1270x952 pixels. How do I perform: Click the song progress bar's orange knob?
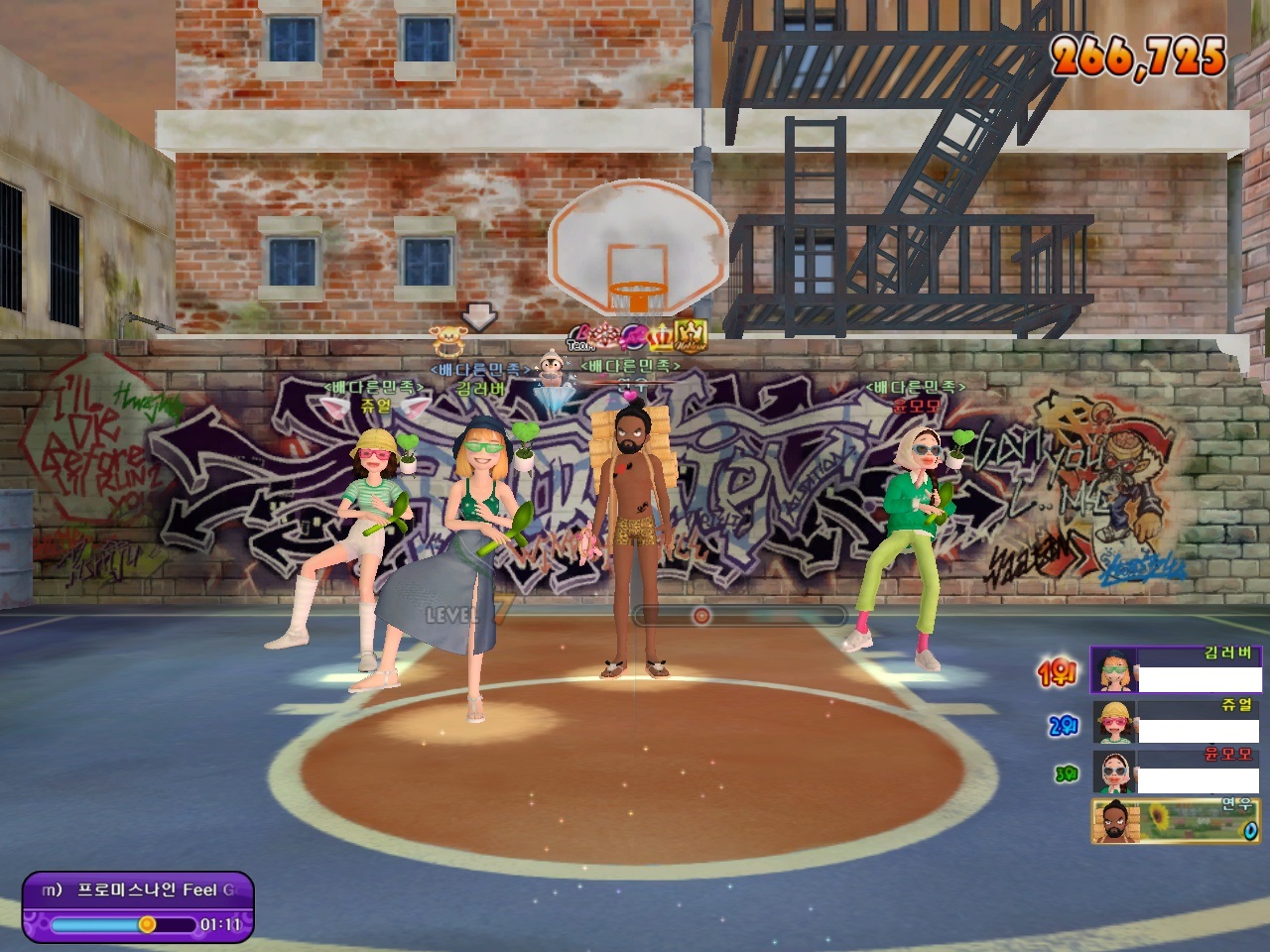147,924
